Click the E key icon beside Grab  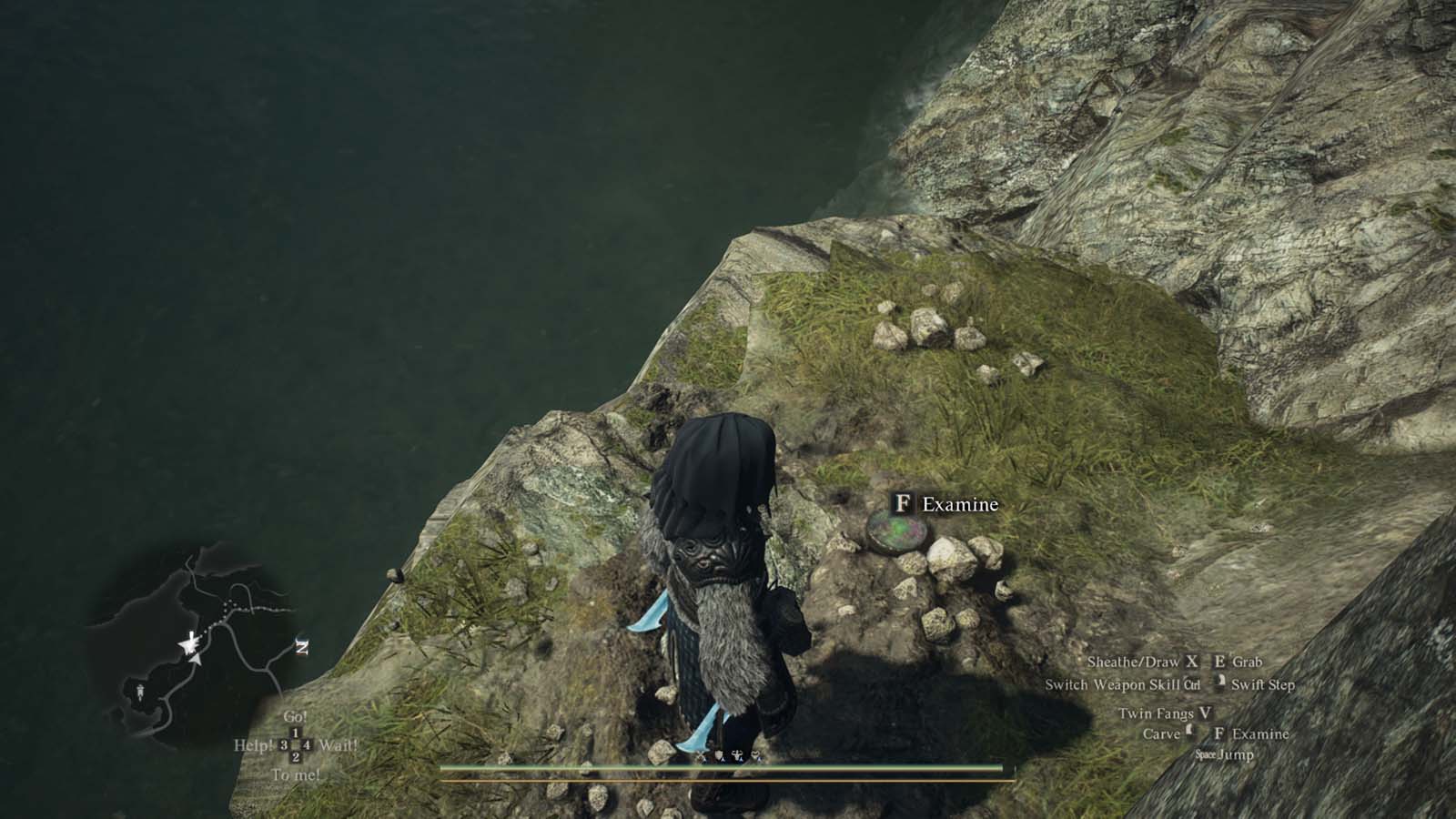1219,662
